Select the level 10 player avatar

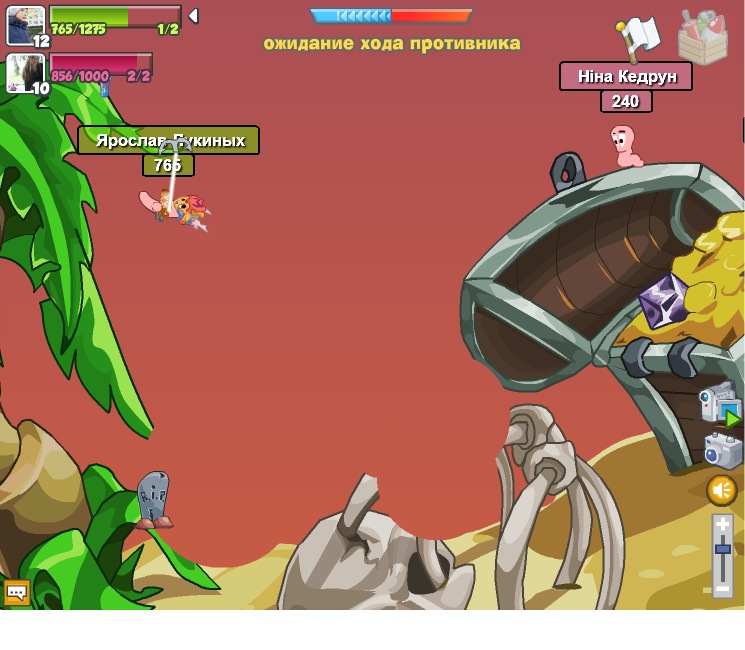click(24, 72)
